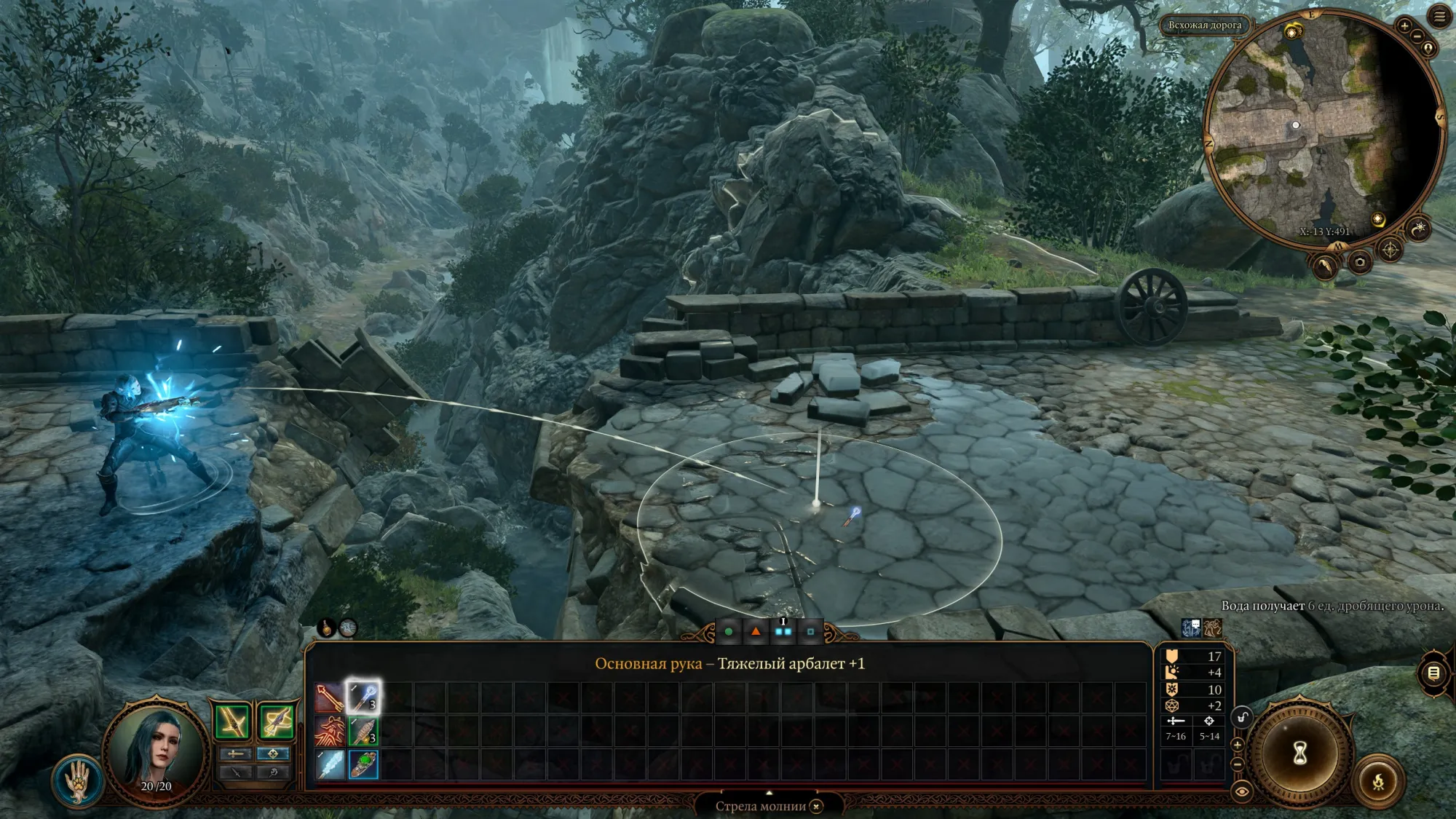Zoom in on the minimap
The height and width of the screenshot is (819, 1456).
click(1404, 26)
